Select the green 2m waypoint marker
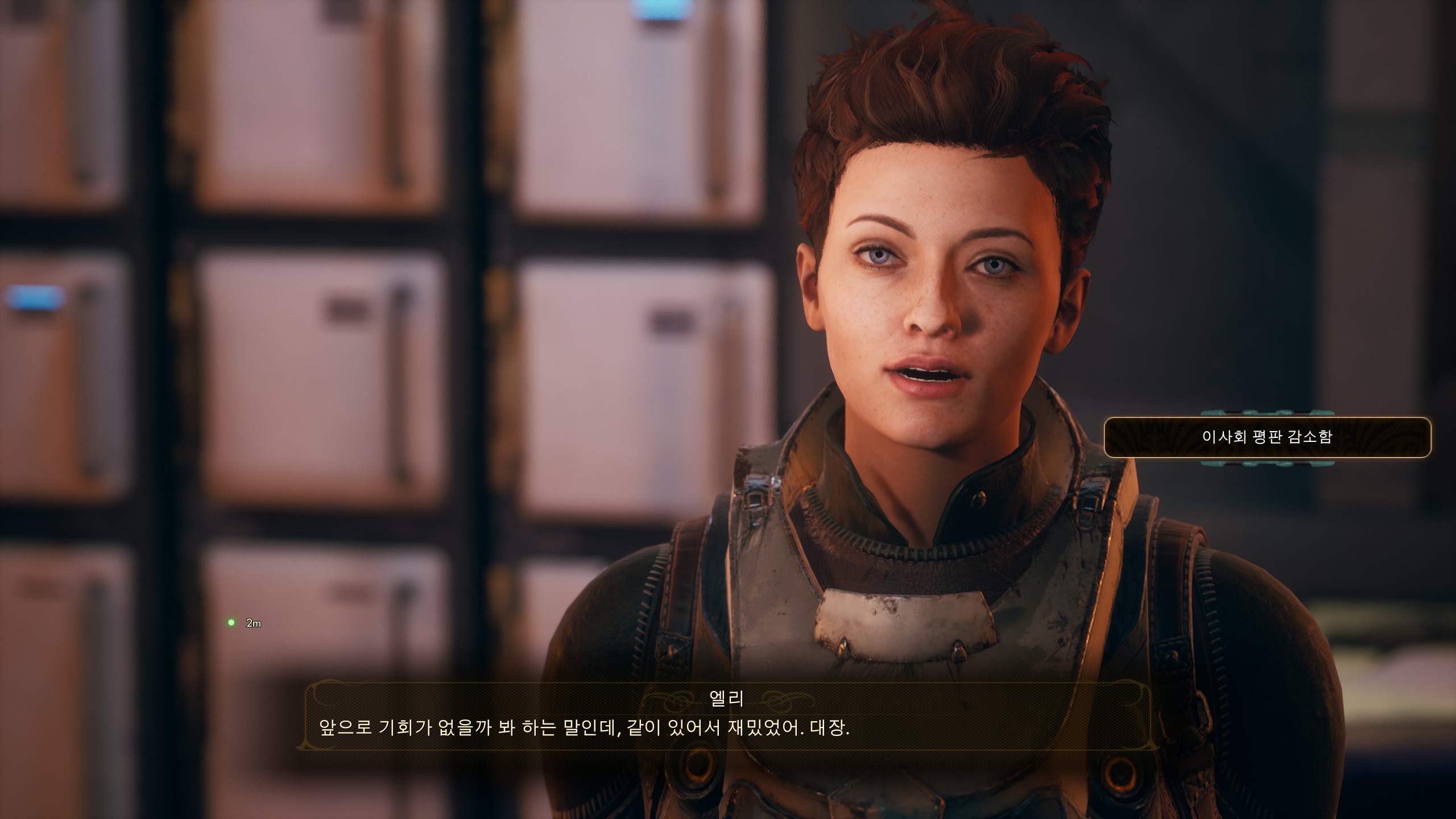The width and height of the screenshot is (1456, 819). (x=231, y=622)
